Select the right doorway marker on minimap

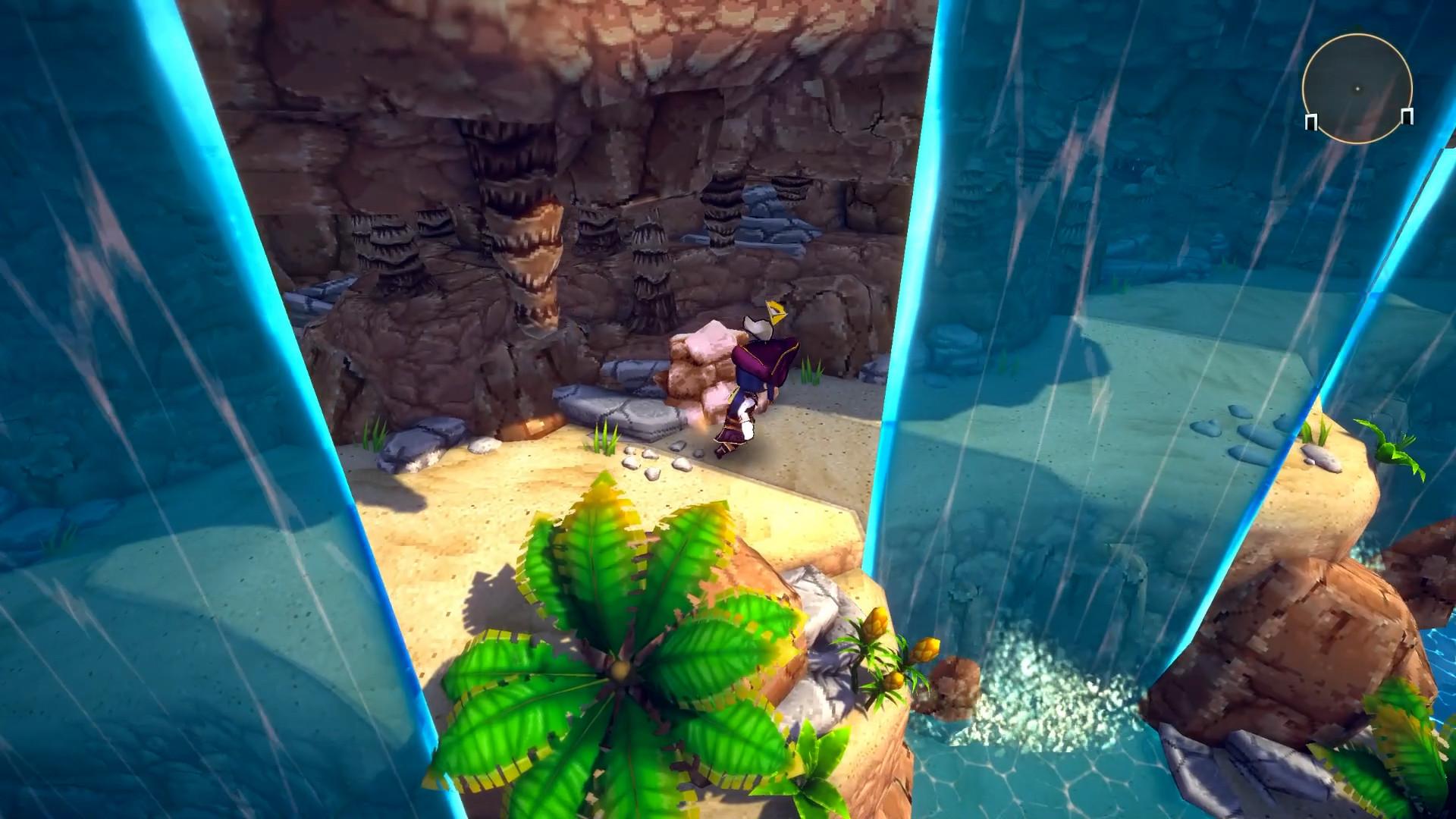click(x=1407, y=116)
